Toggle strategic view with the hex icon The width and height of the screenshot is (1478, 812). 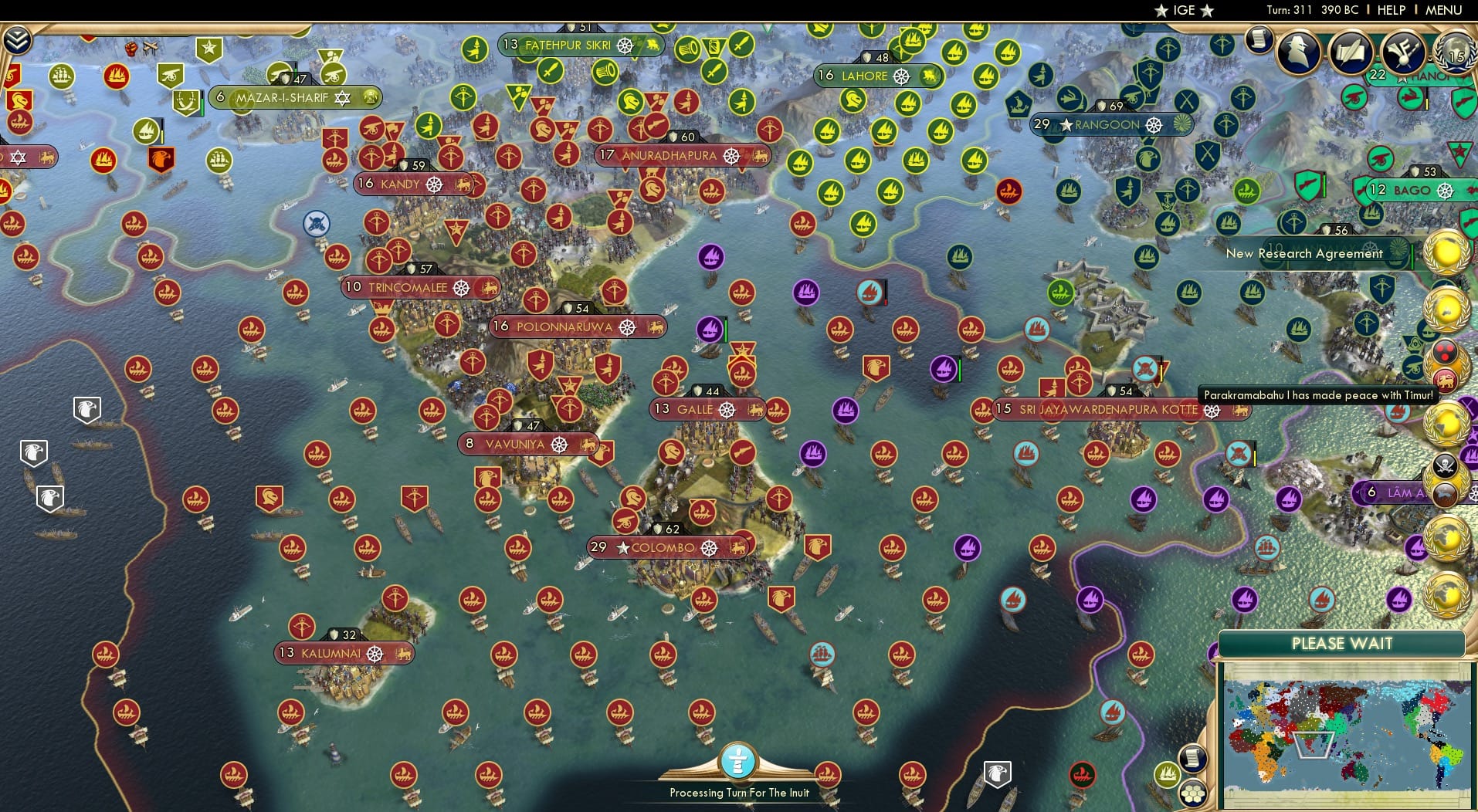tap(1192, 792)
